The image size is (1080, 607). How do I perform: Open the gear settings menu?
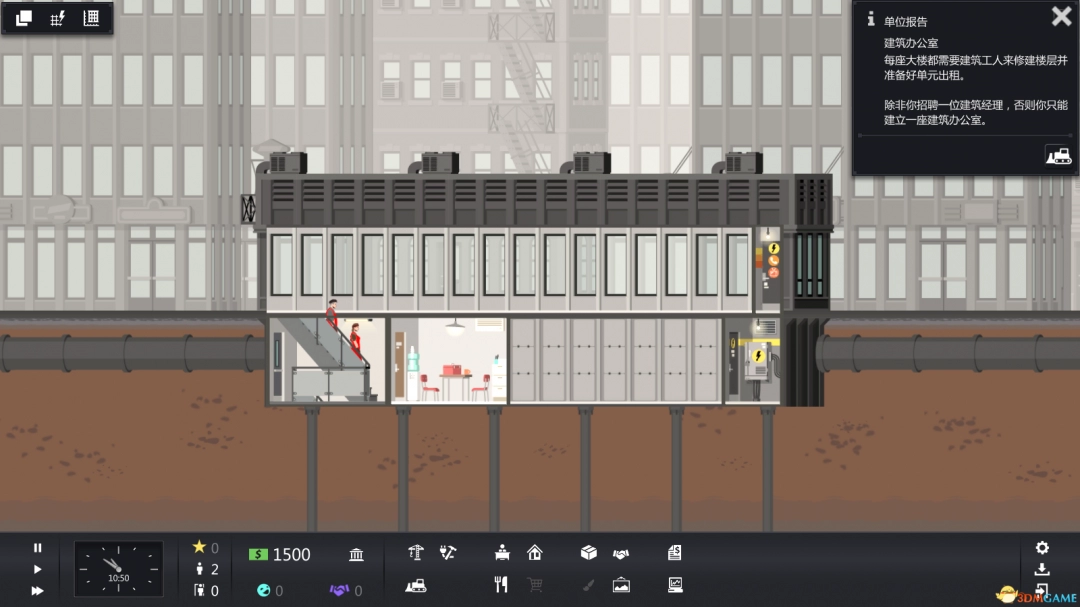coord(1042,548)
